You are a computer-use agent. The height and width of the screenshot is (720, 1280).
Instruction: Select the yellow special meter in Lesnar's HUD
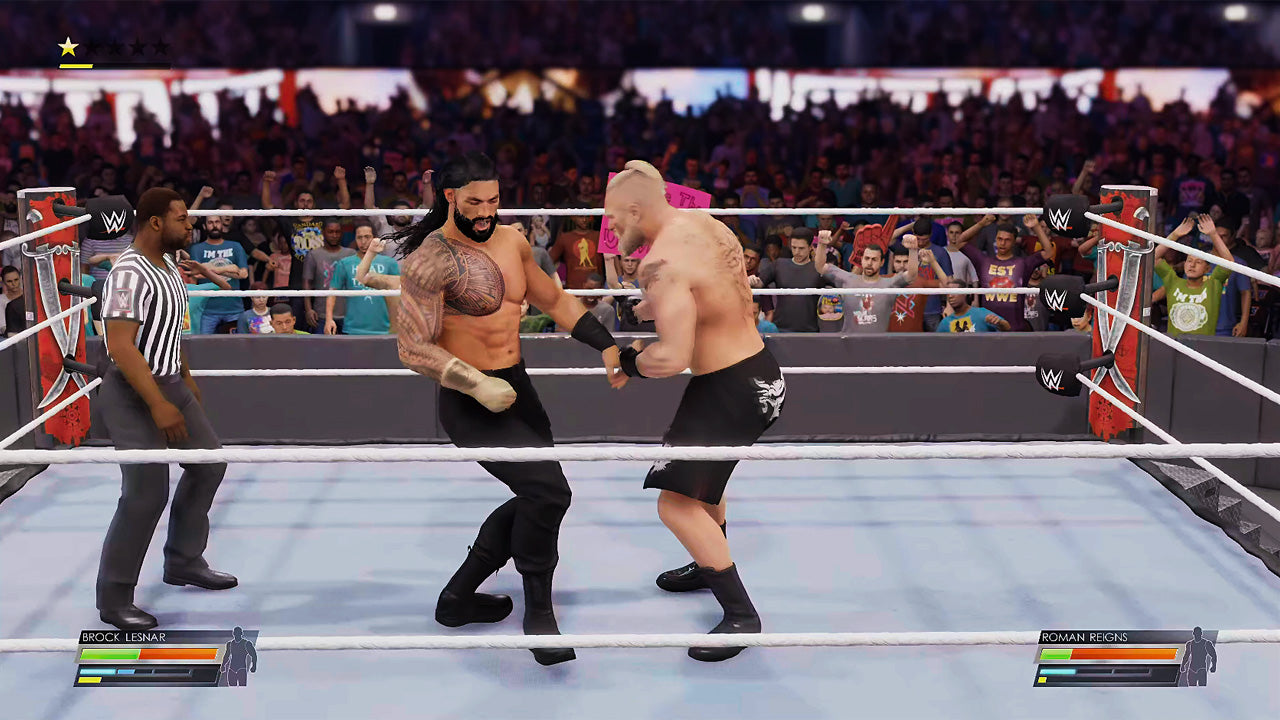click(92, 680)
